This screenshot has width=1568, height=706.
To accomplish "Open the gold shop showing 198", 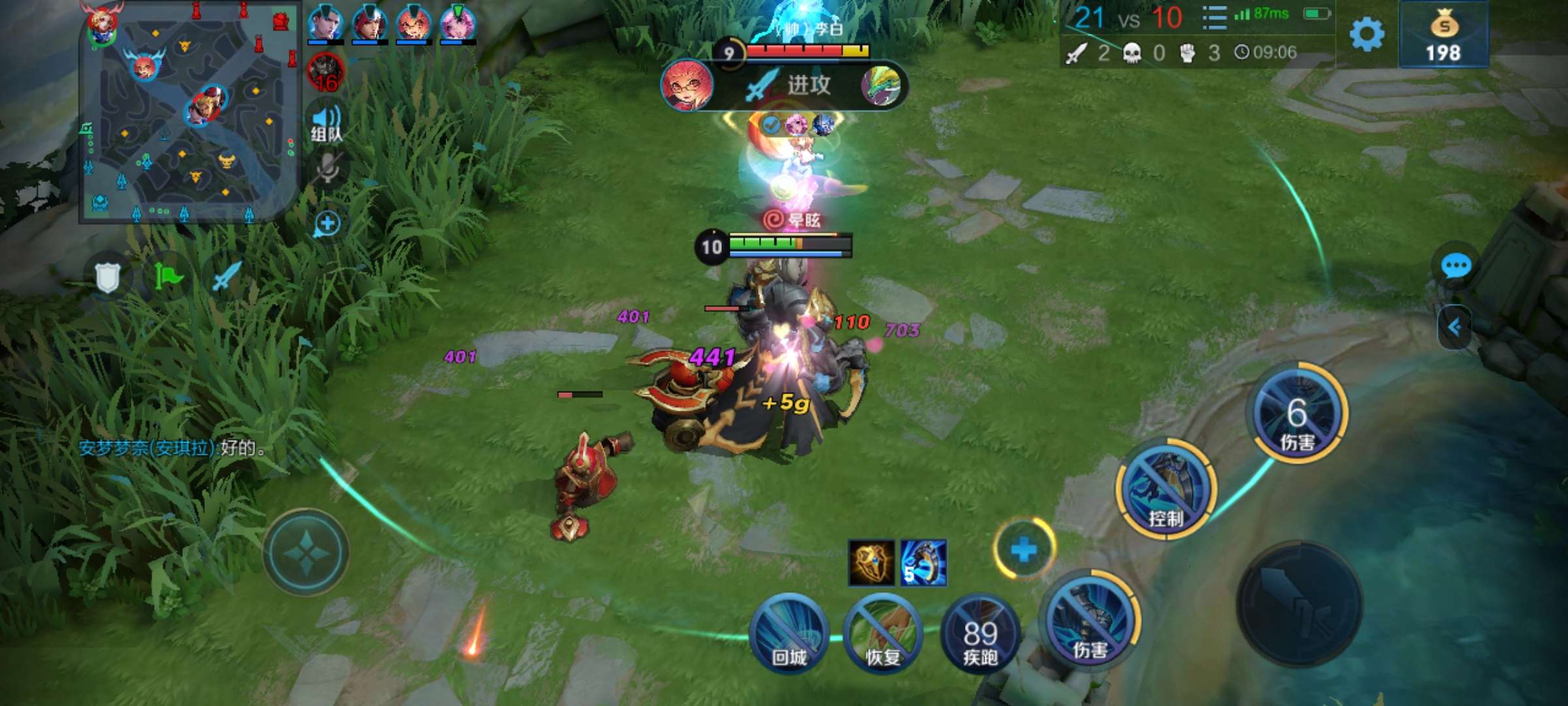I will pos(1444,35).
